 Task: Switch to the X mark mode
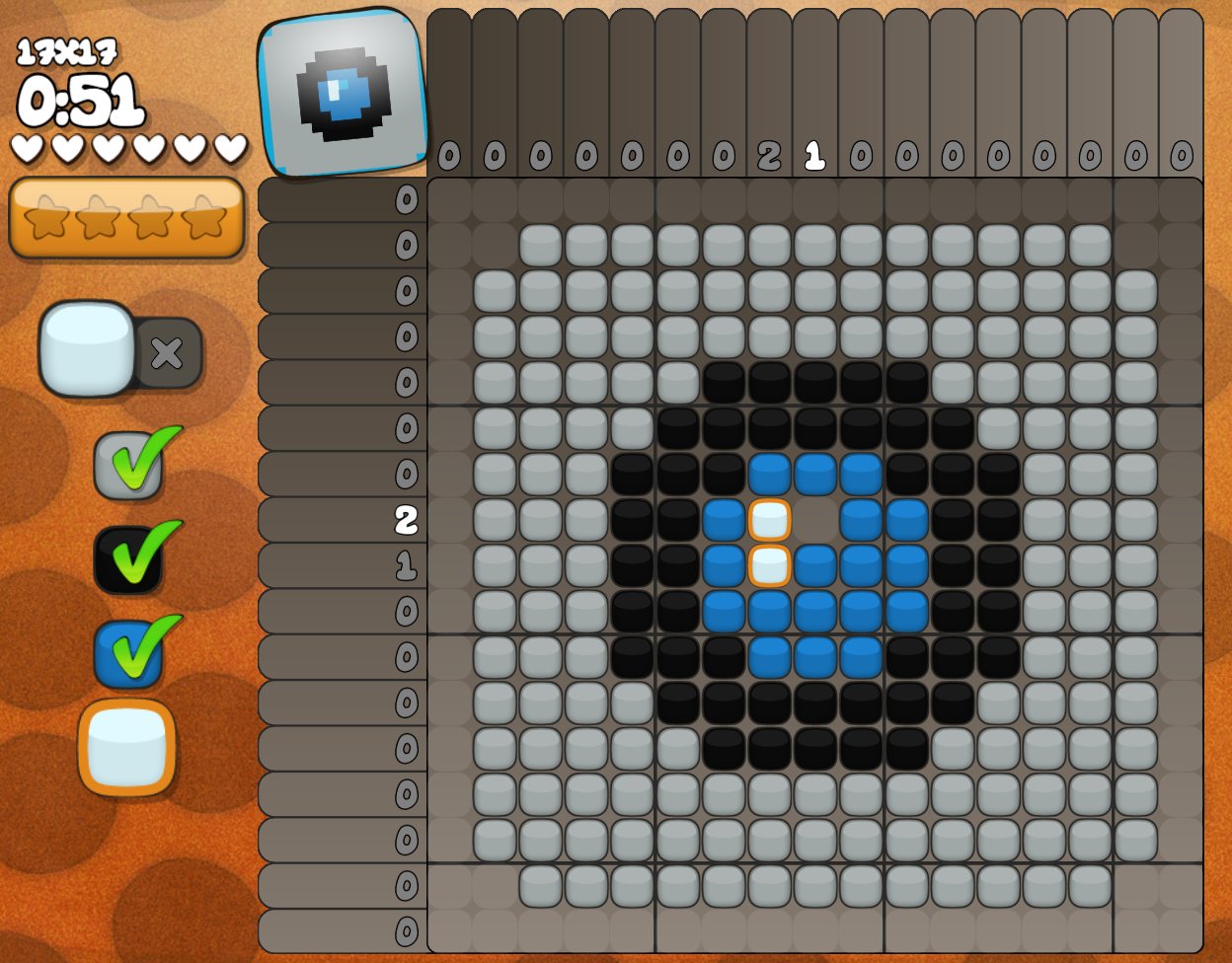(167, 352)
